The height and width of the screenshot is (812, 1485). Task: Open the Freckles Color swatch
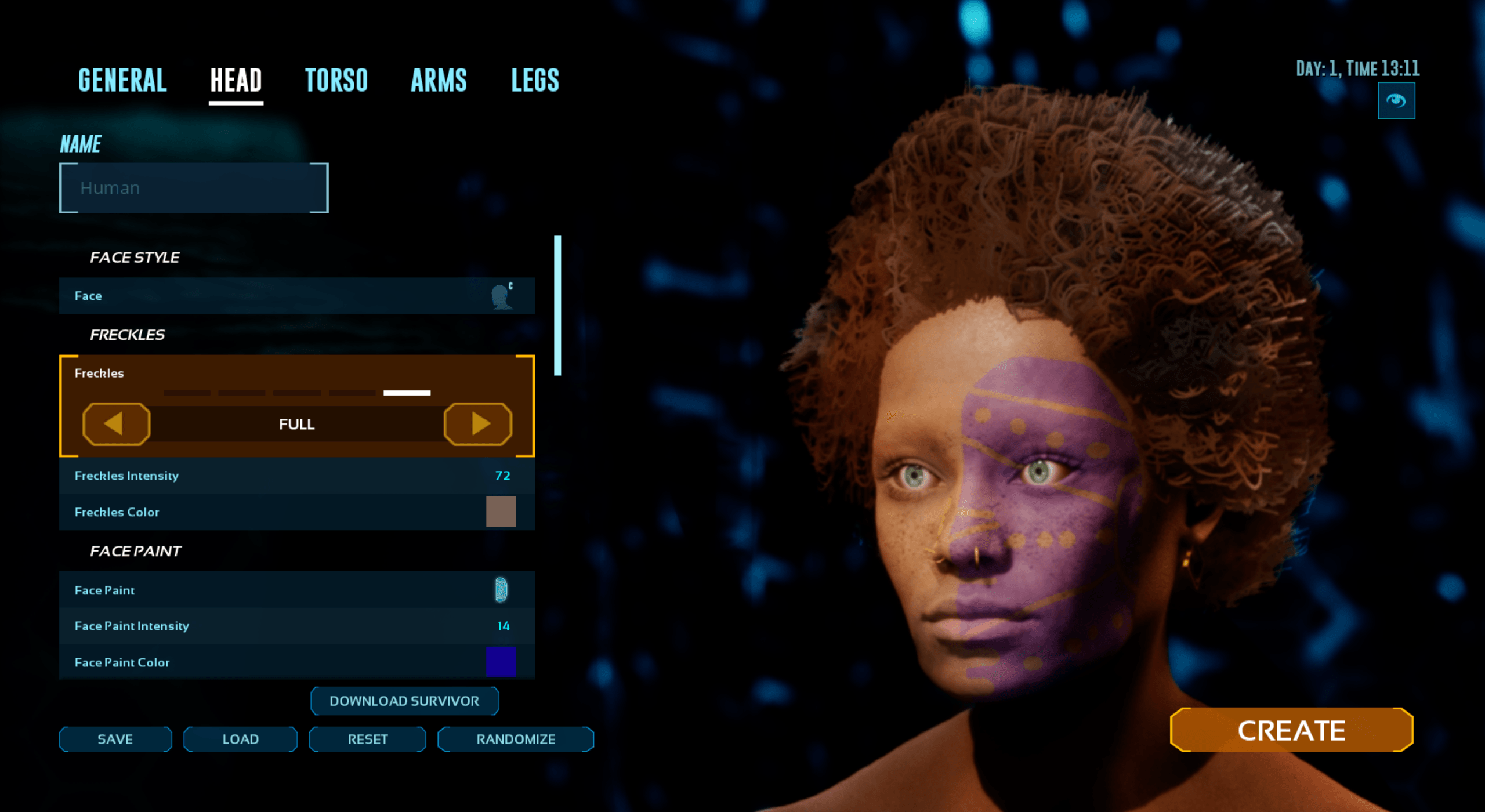coord(501,512)
